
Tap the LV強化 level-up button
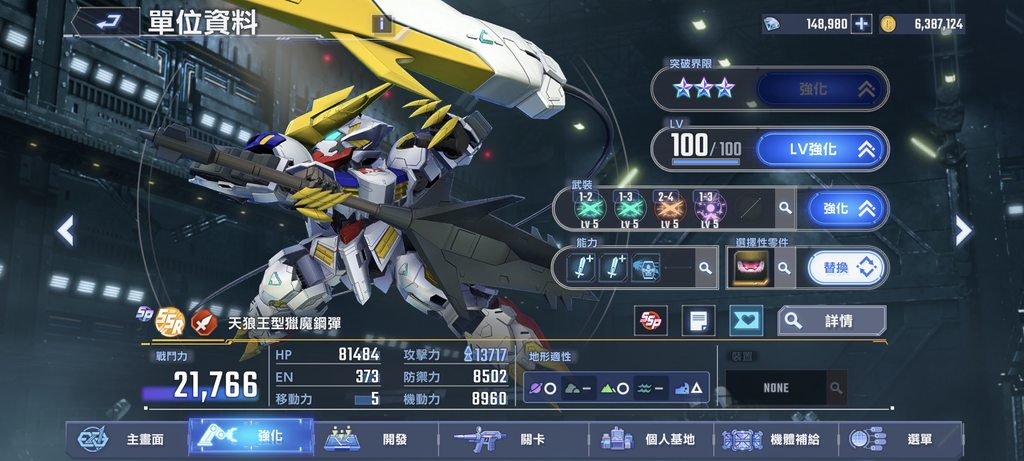point(821,149)
